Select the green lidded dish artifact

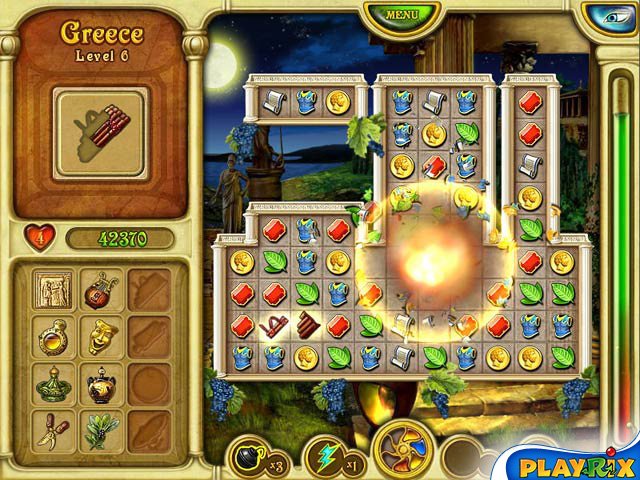click(x=52, y=383)
